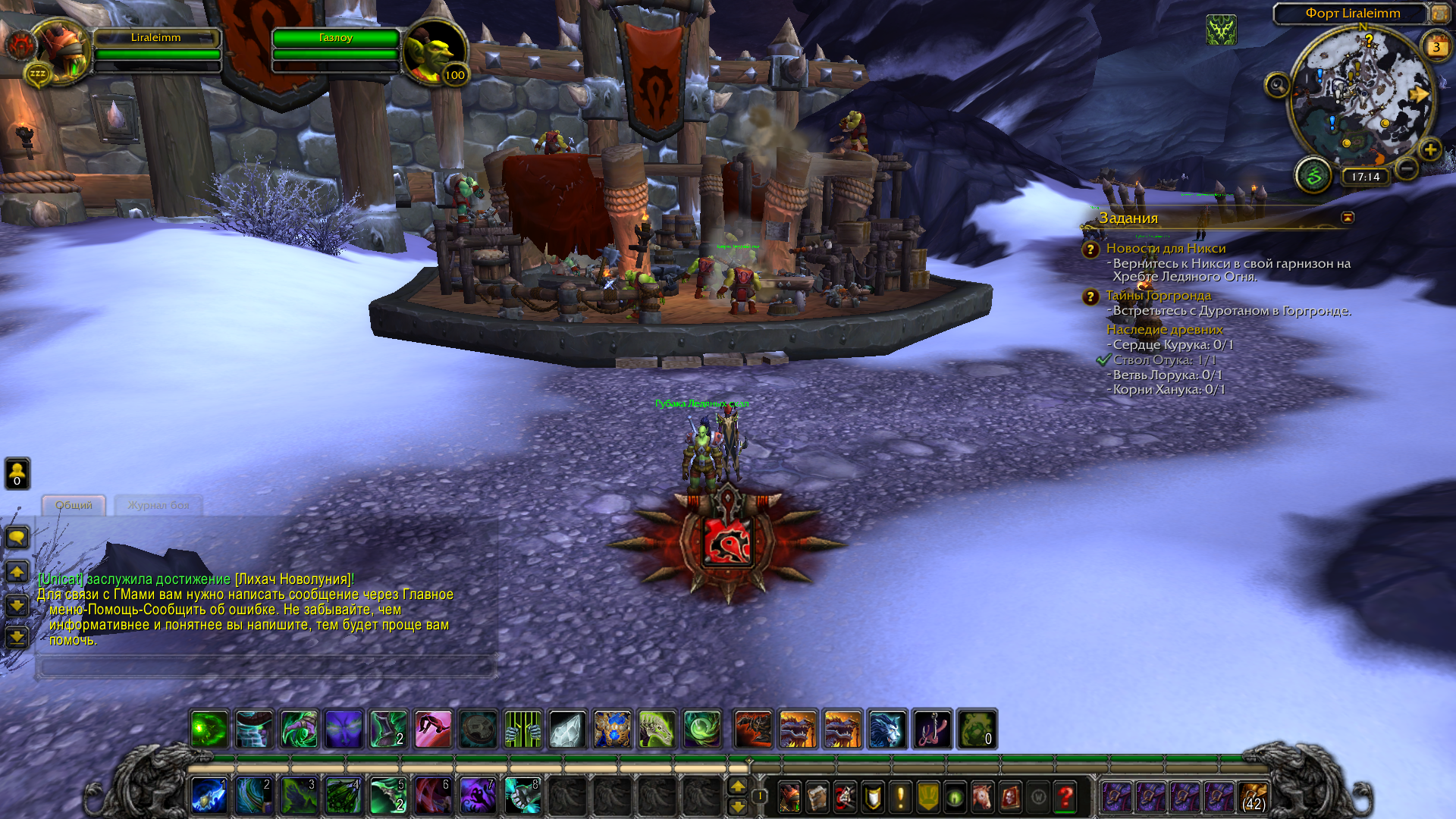Image resolution: width=1456 pixels, height=819 pixels.
Task: Click the minimap tracking magnifier button
Action: (x=1277, y=84)
